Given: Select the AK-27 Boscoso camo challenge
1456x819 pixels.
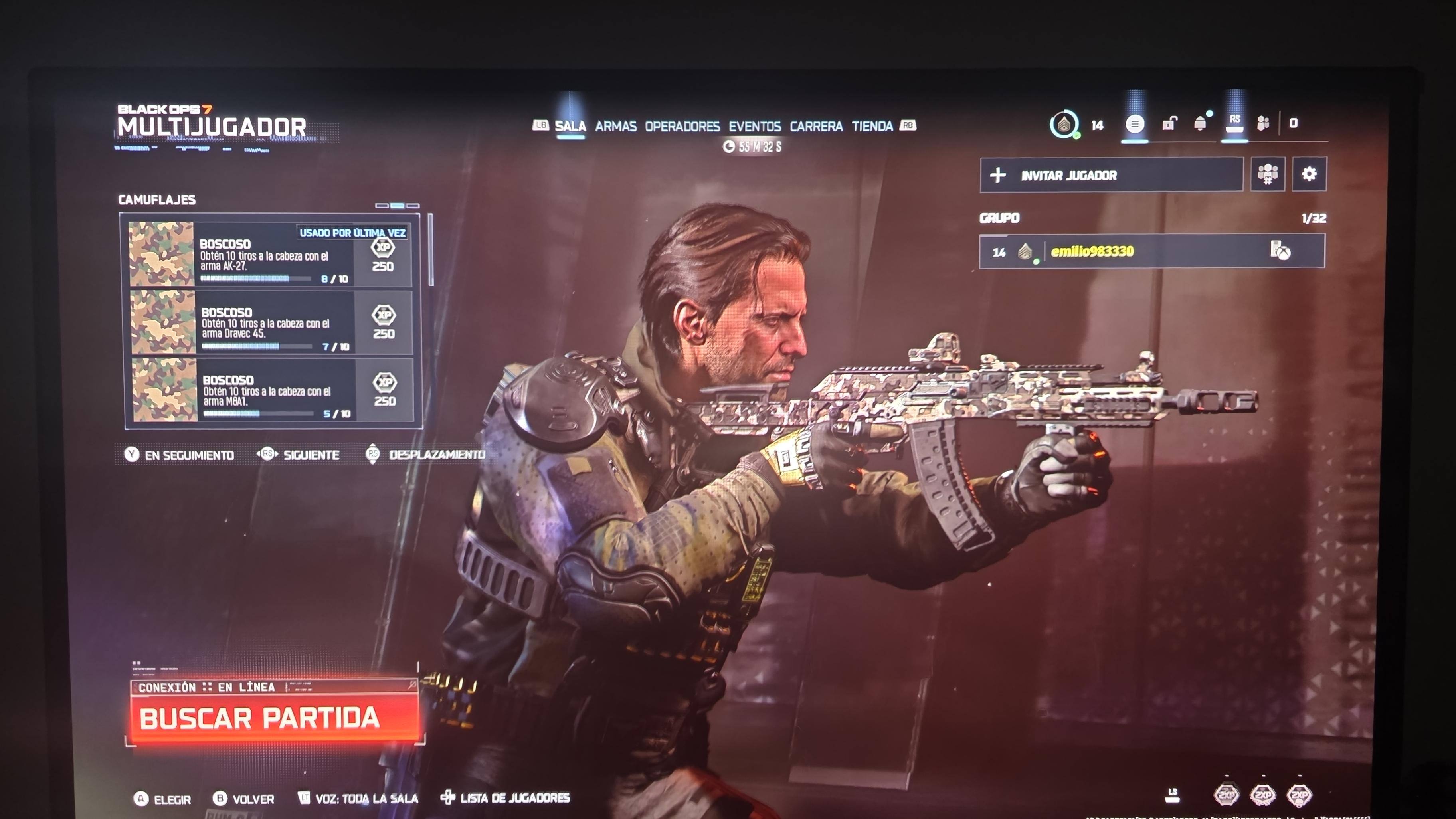Looking at the screenshot, I should click(270, 254).
